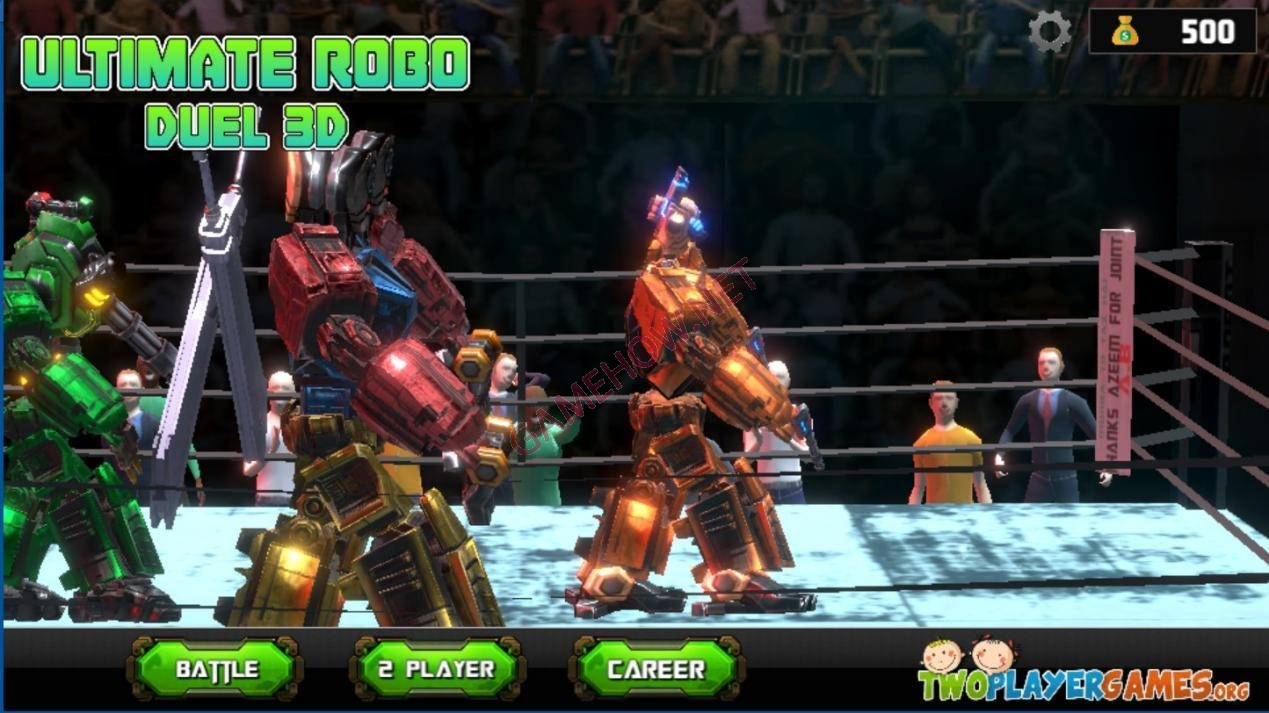Open settings with the gear icon
This screenshot has width=1269, height=713.
(x=1050, y=32)
